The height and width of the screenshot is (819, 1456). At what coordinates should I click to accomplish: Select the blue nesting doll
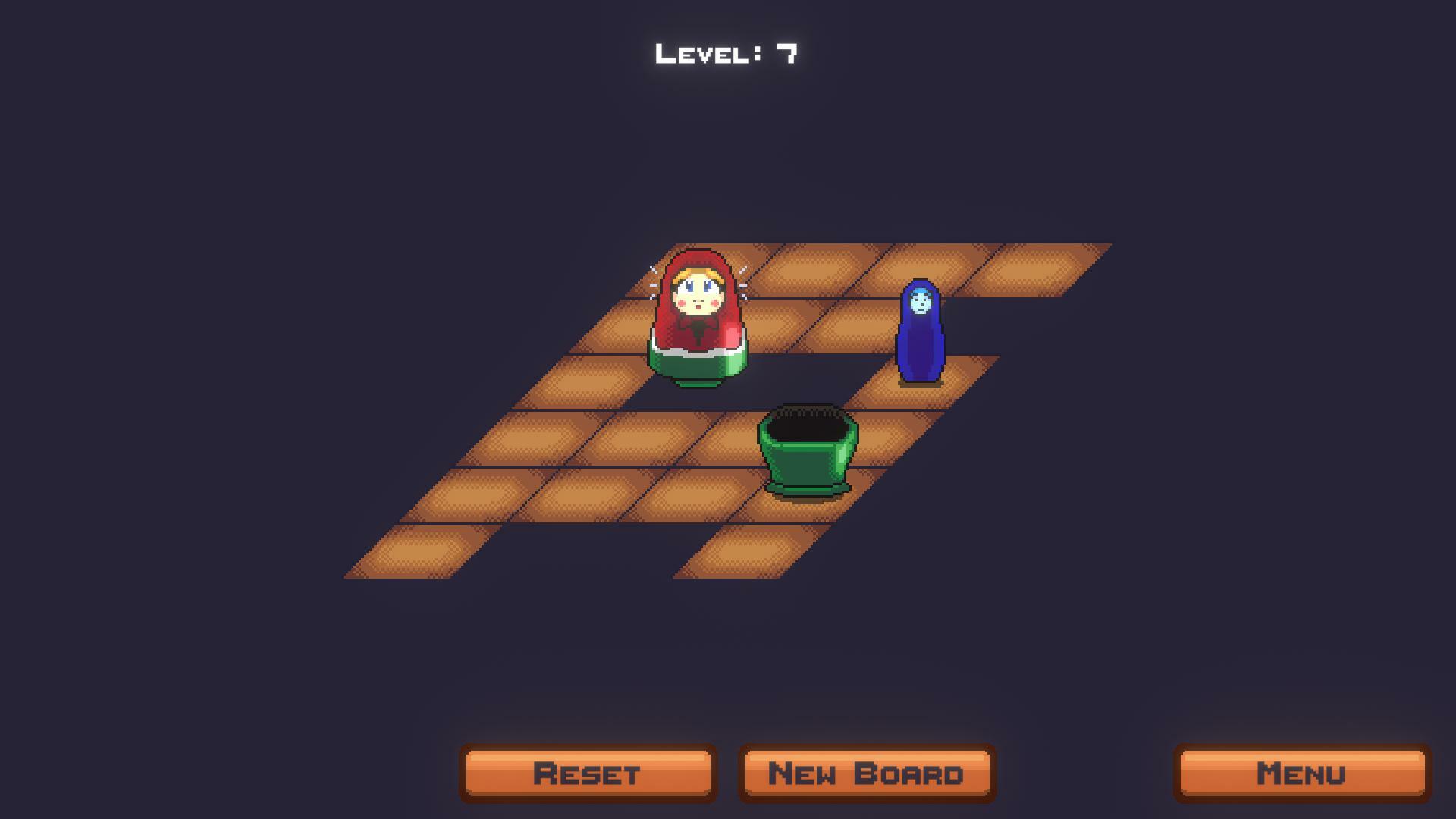[x=920, y=334]
